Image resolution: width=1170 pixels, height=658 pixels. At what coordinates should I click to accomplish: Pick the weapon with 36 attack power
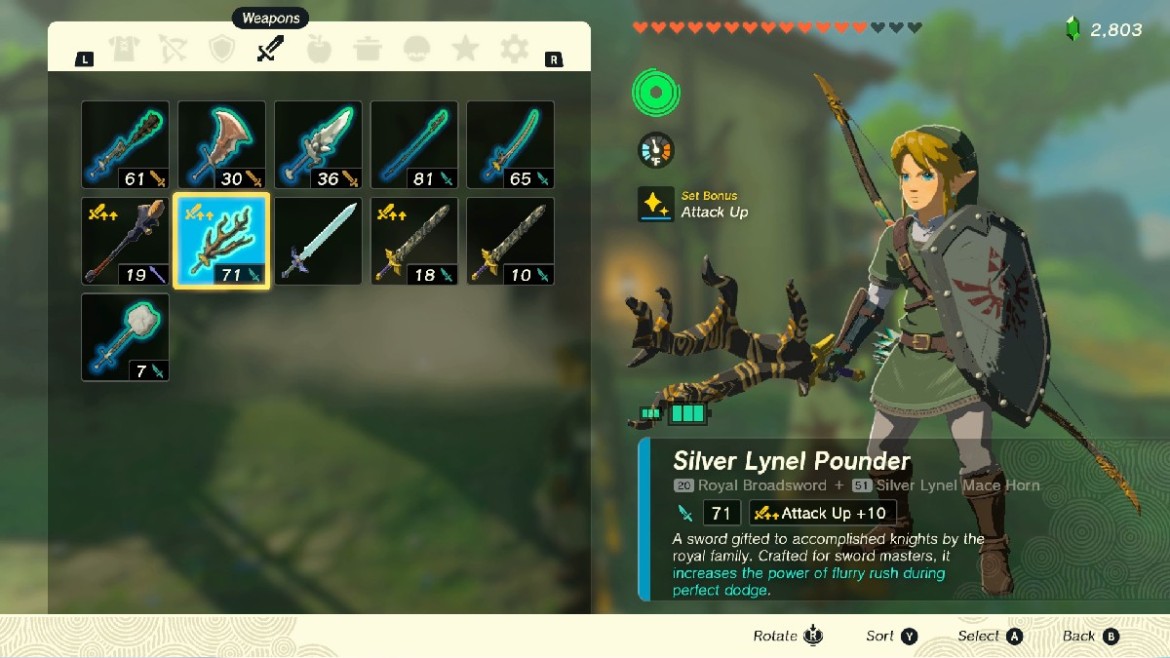[318, 145]
